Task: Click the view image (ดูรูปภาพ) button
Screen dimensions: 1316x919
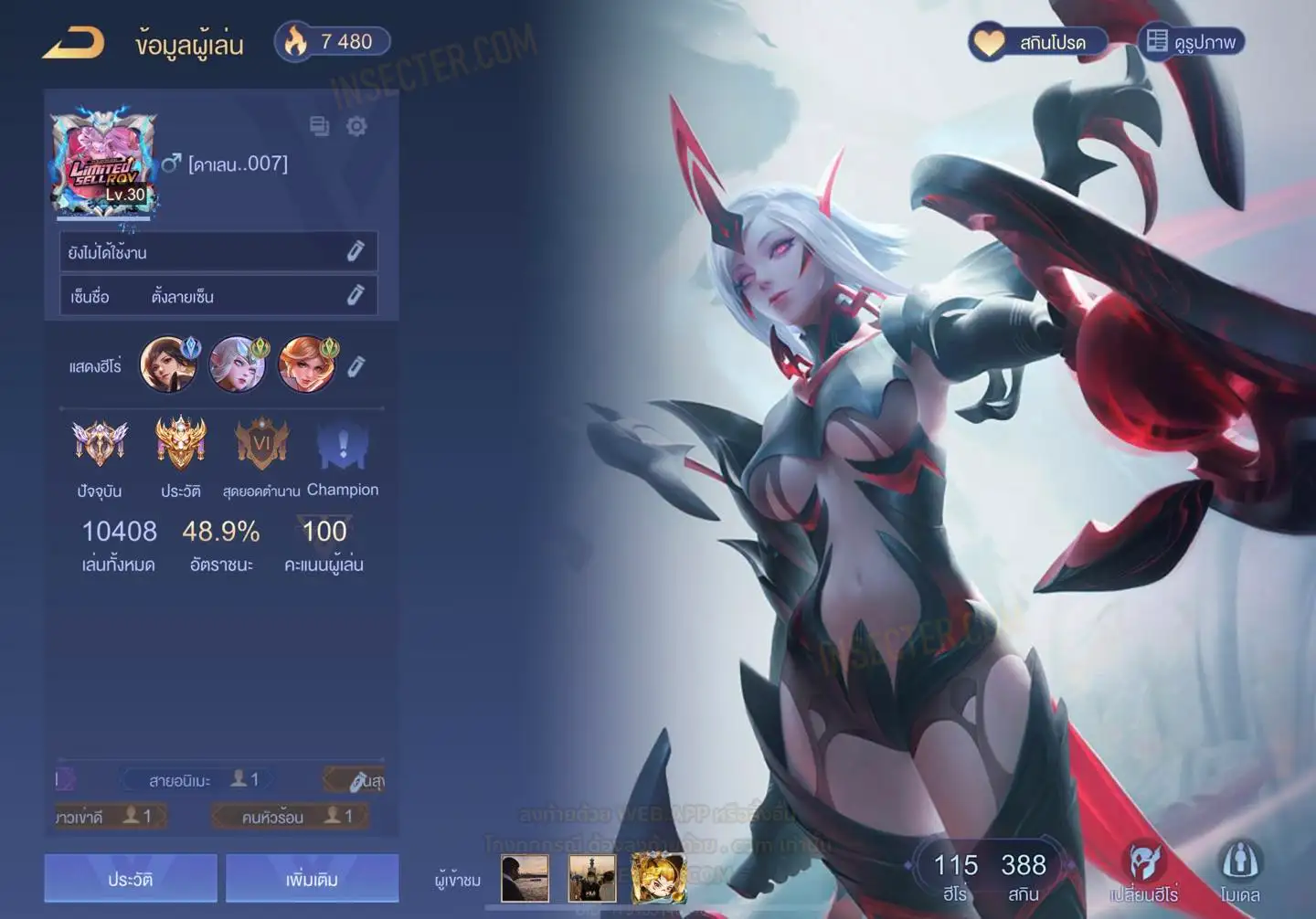Action: (1191, 42)
